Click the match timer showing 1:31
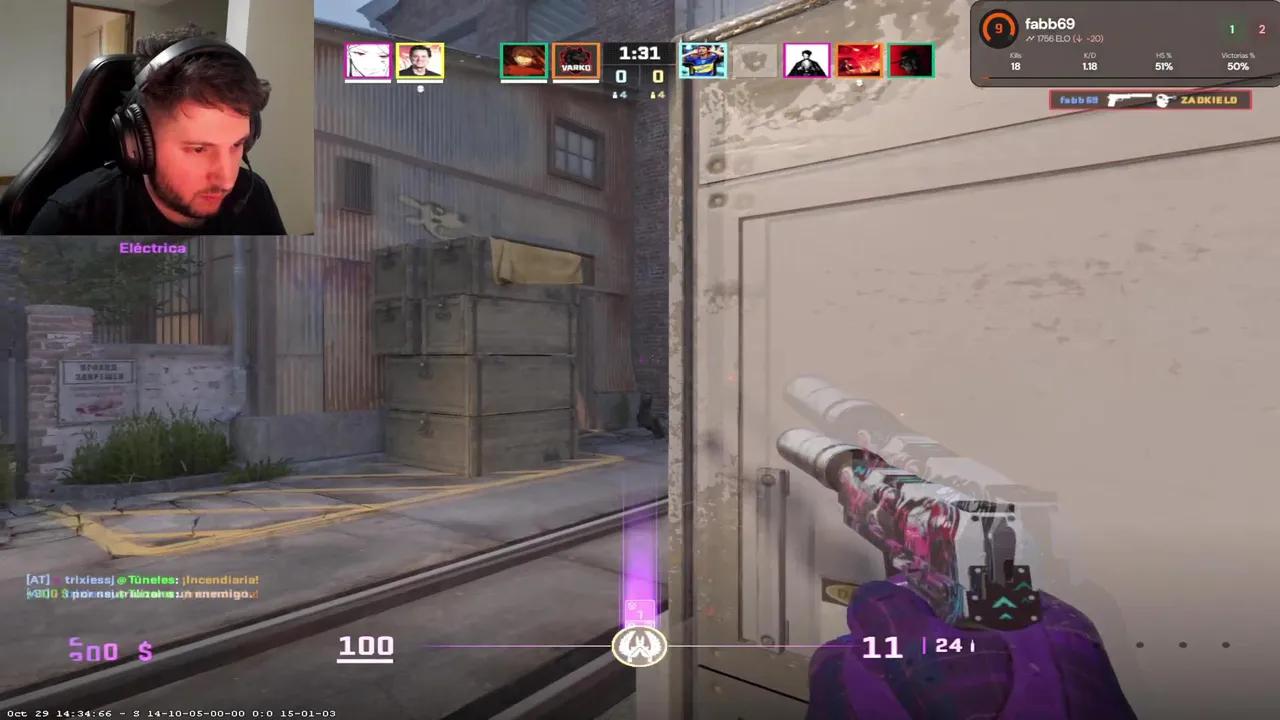This screenshot has width=1280, height=720. [x=639, y=53]
